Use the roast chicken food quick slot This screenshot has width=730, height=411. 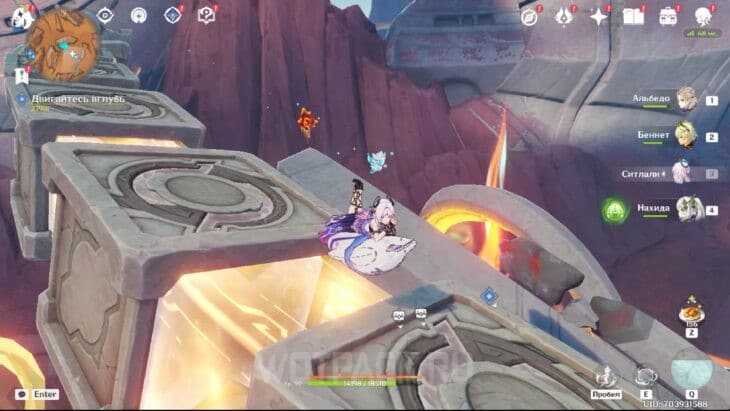pyautogui.click(x=691, y=312)
